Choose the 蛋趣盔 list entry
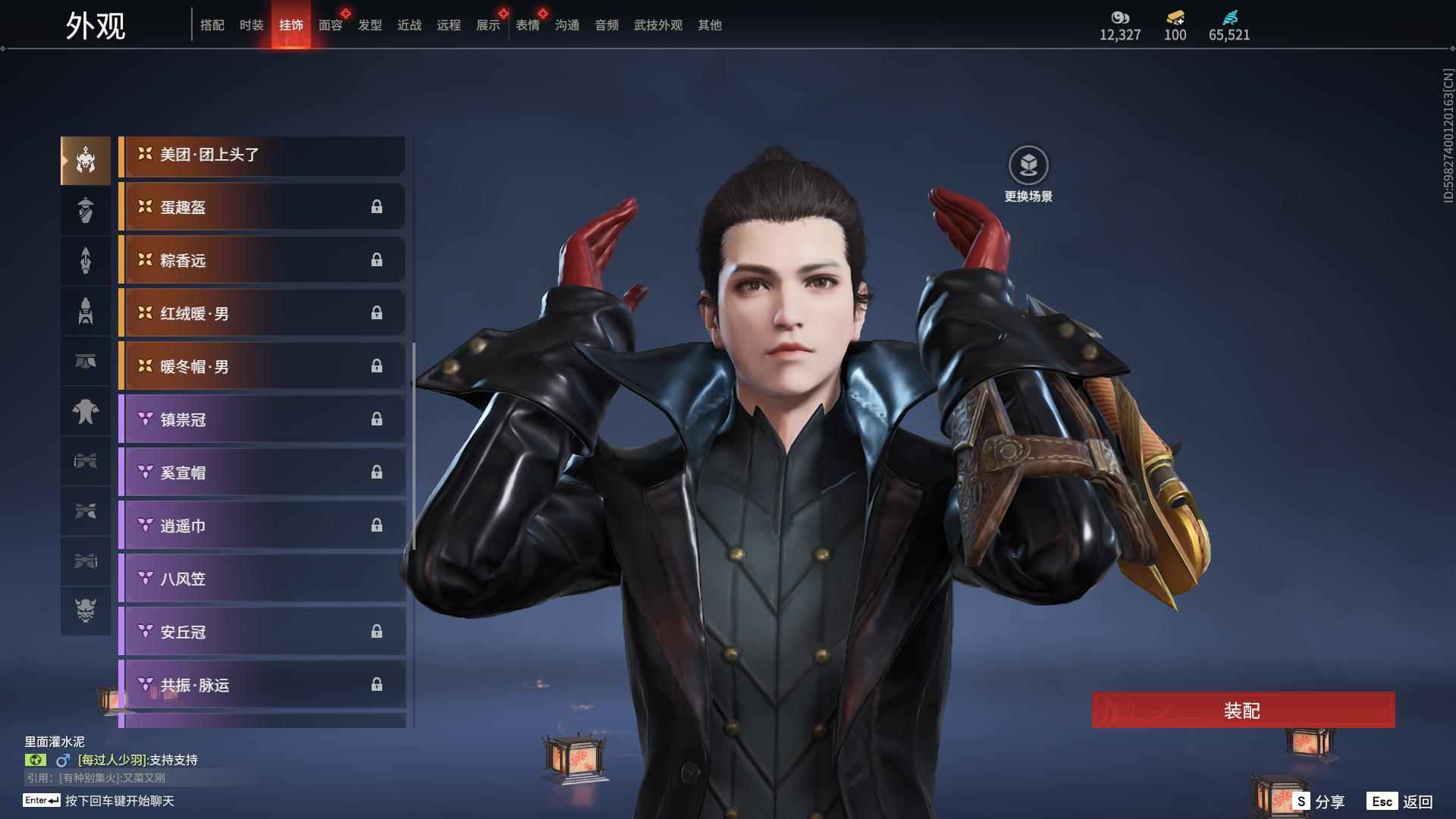The image size is (1456, 819). tap(262, 207)
